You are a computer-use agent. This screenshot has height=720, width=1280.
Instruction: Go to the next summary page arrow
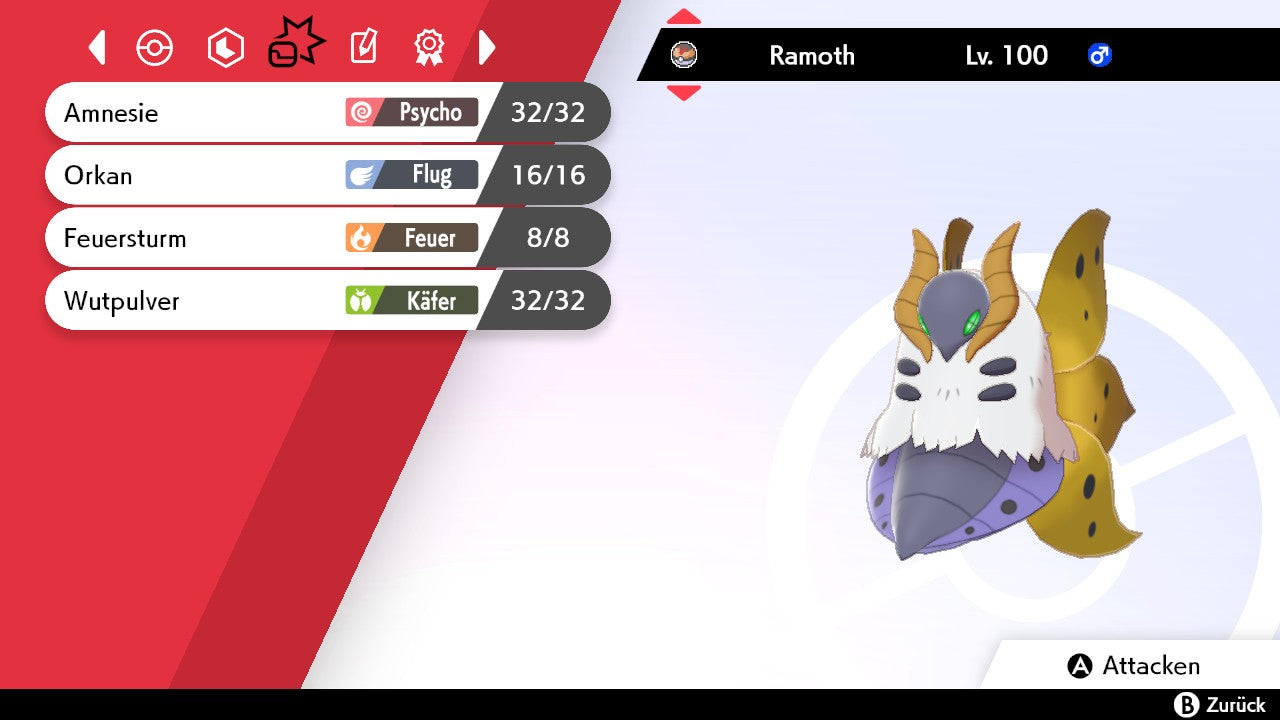coord(487,47)
